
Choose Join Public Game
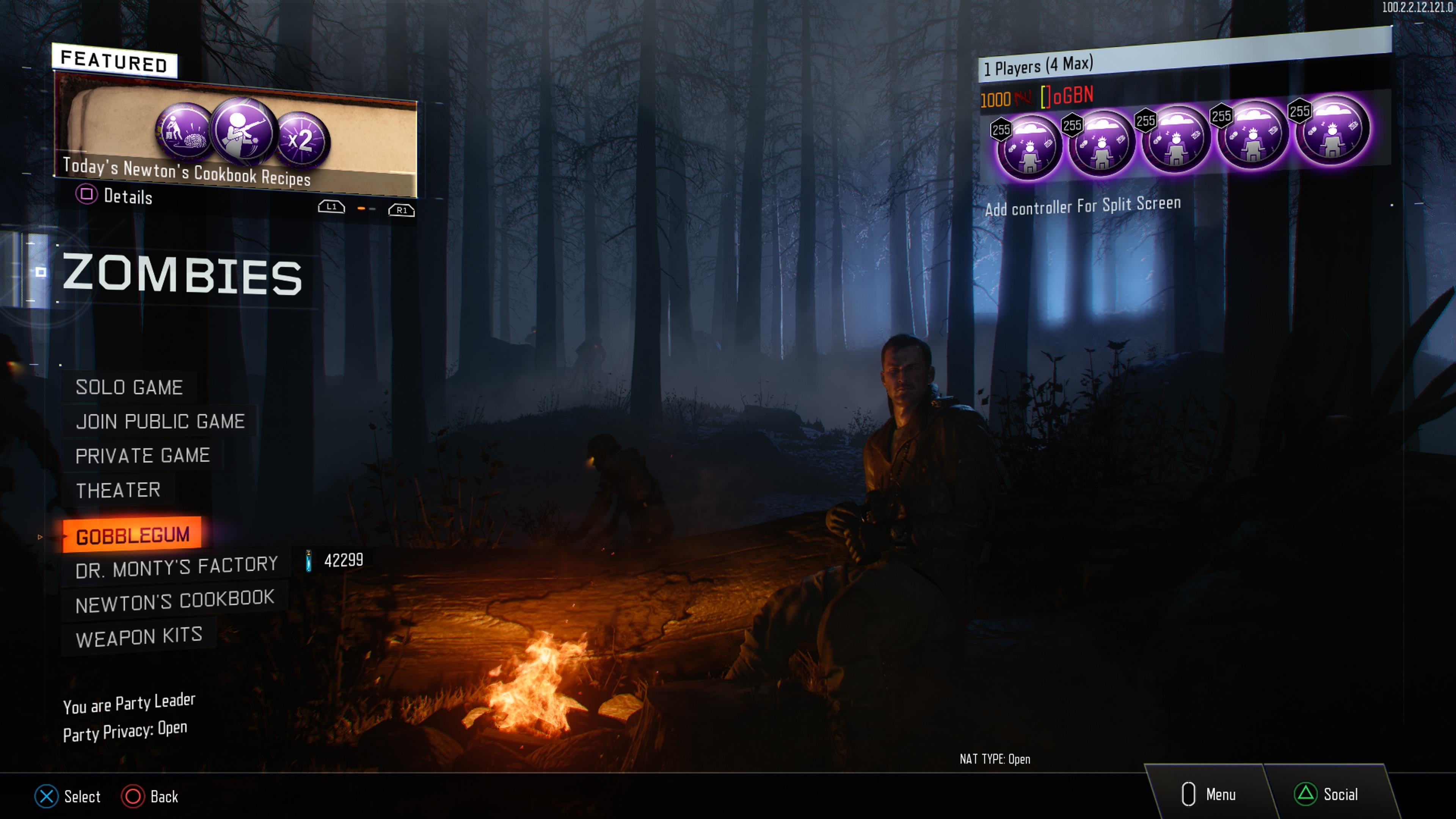(x=160, y=422)
